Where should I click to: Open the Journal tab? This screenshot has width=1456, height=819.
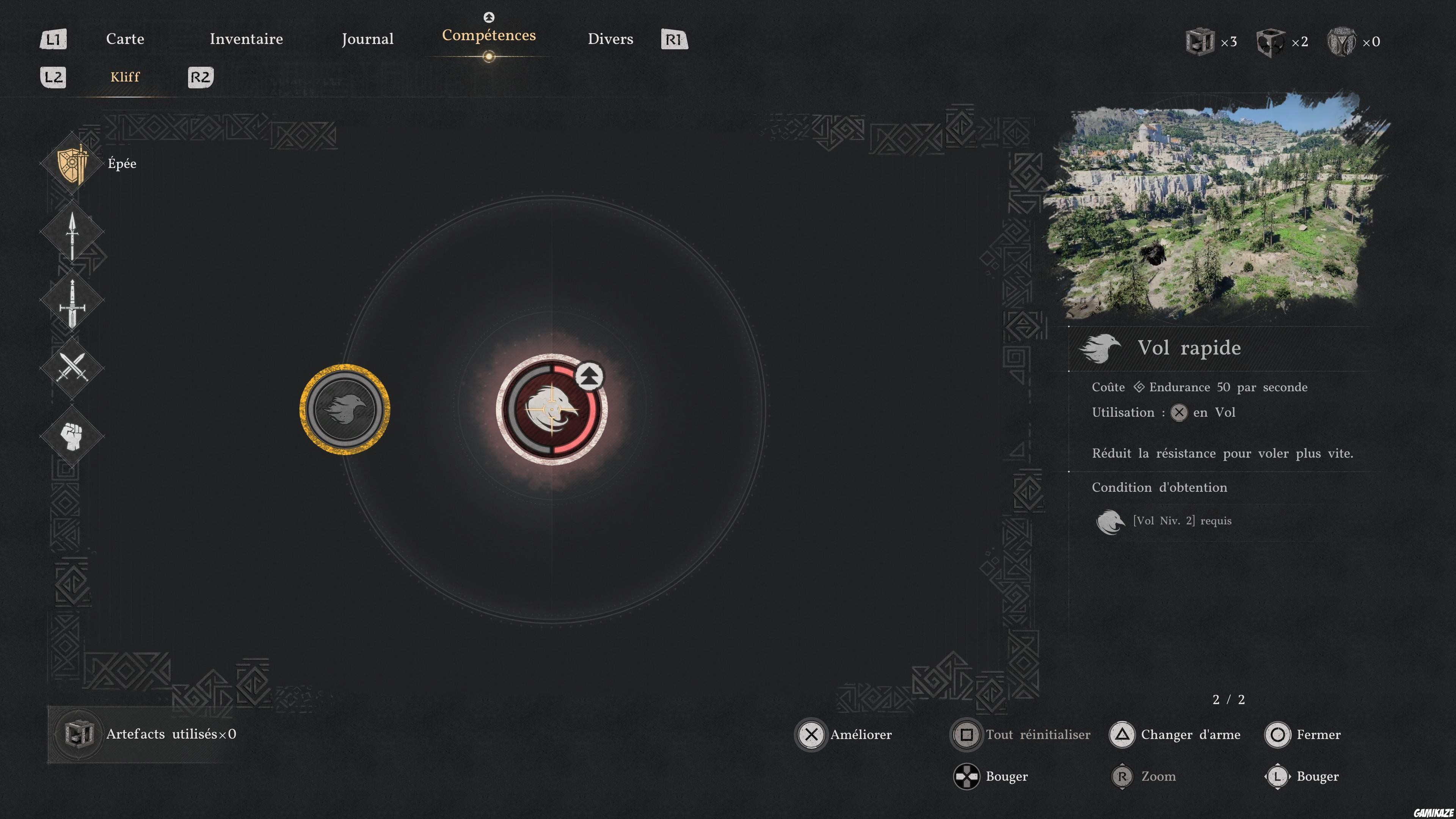pyautogui.click(x=367, y=39)
